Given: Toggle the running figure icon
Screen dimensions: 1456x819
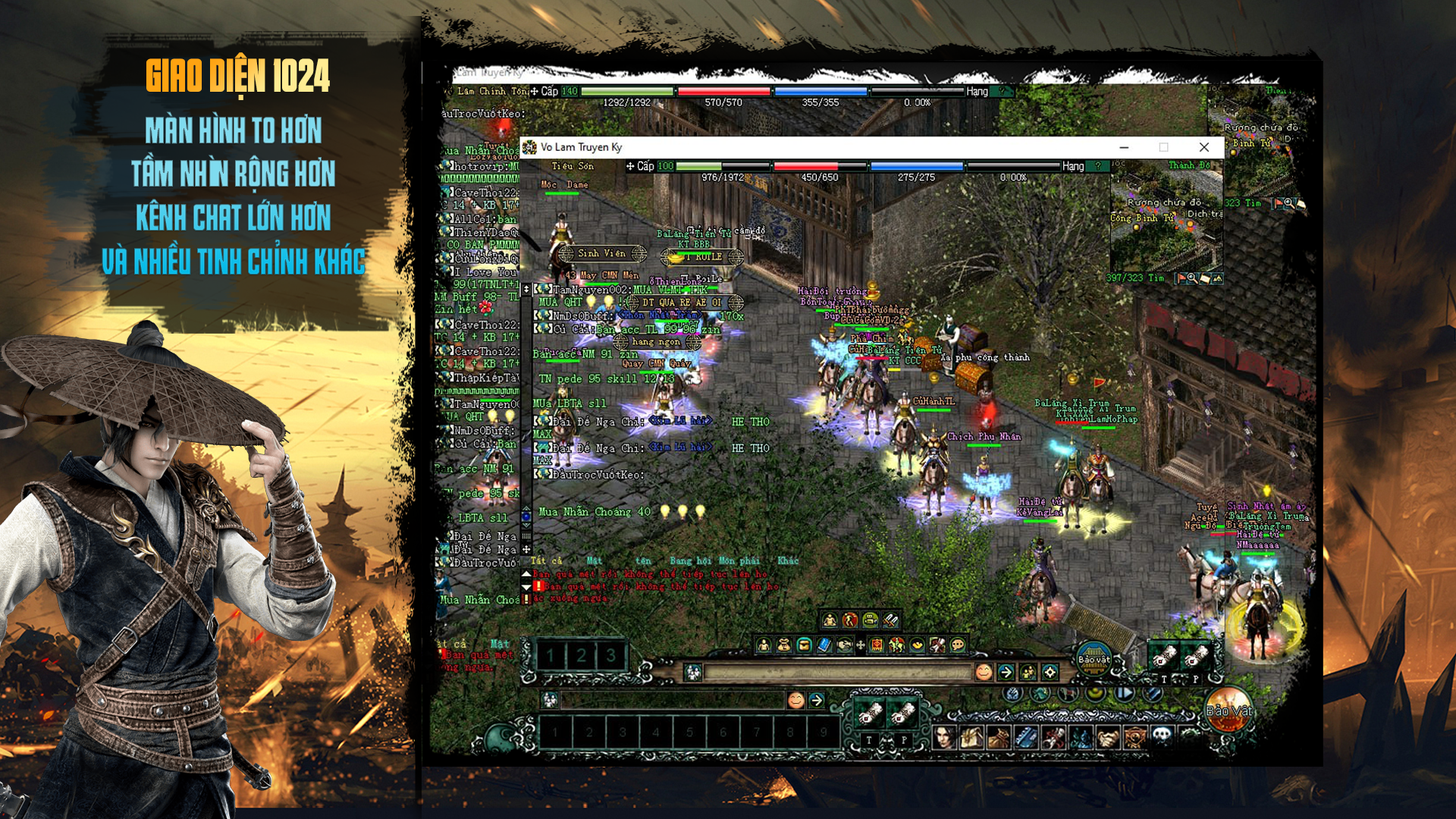Looking at the screenshot, I should point(850,620).
